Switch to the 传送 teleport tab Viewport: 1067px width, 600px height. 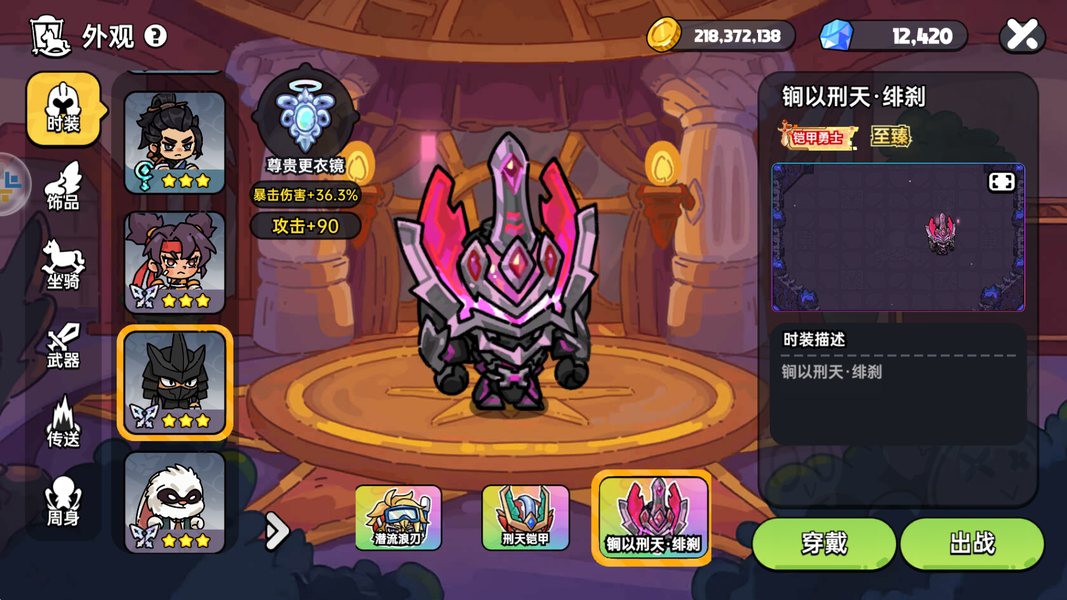click(x=63, y=423)
